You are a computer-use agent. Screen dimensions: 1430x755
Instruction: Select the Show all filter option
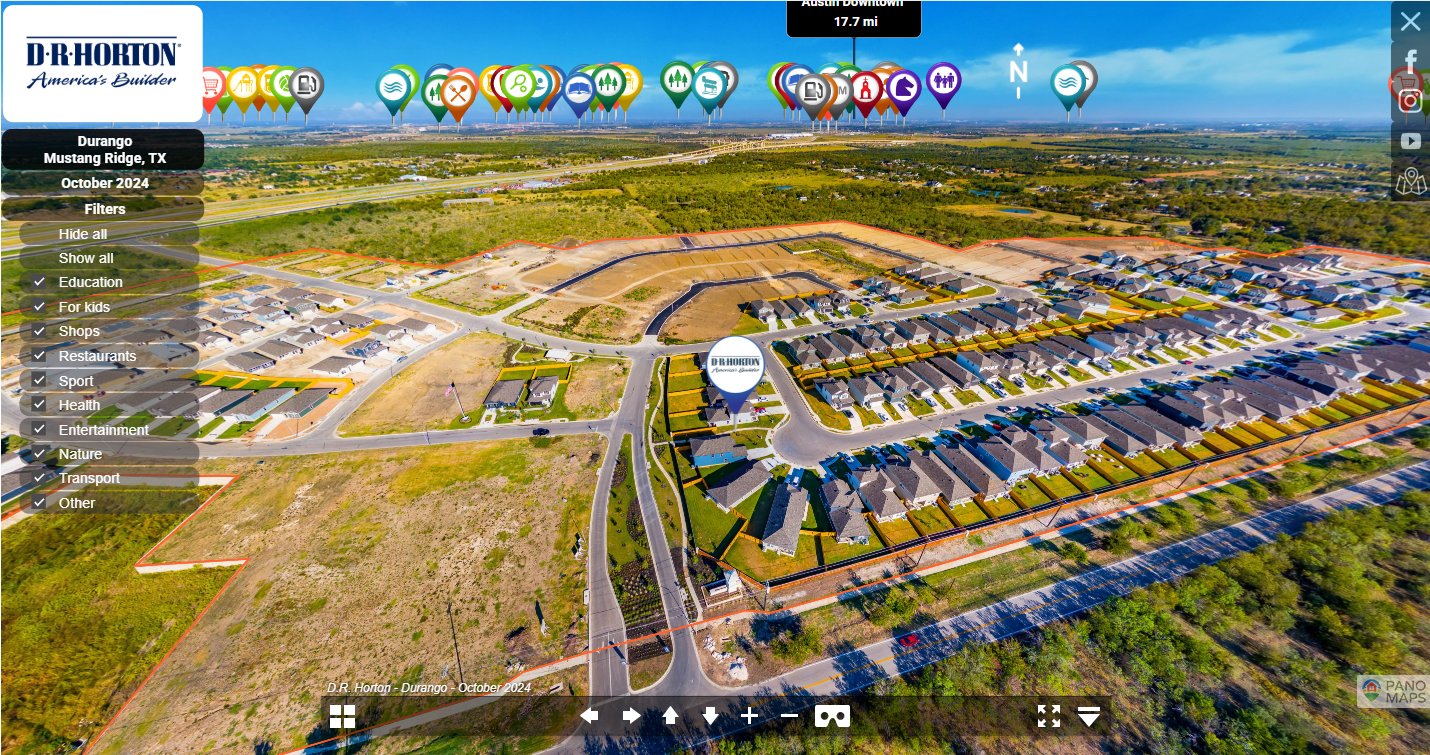(86, 258)
